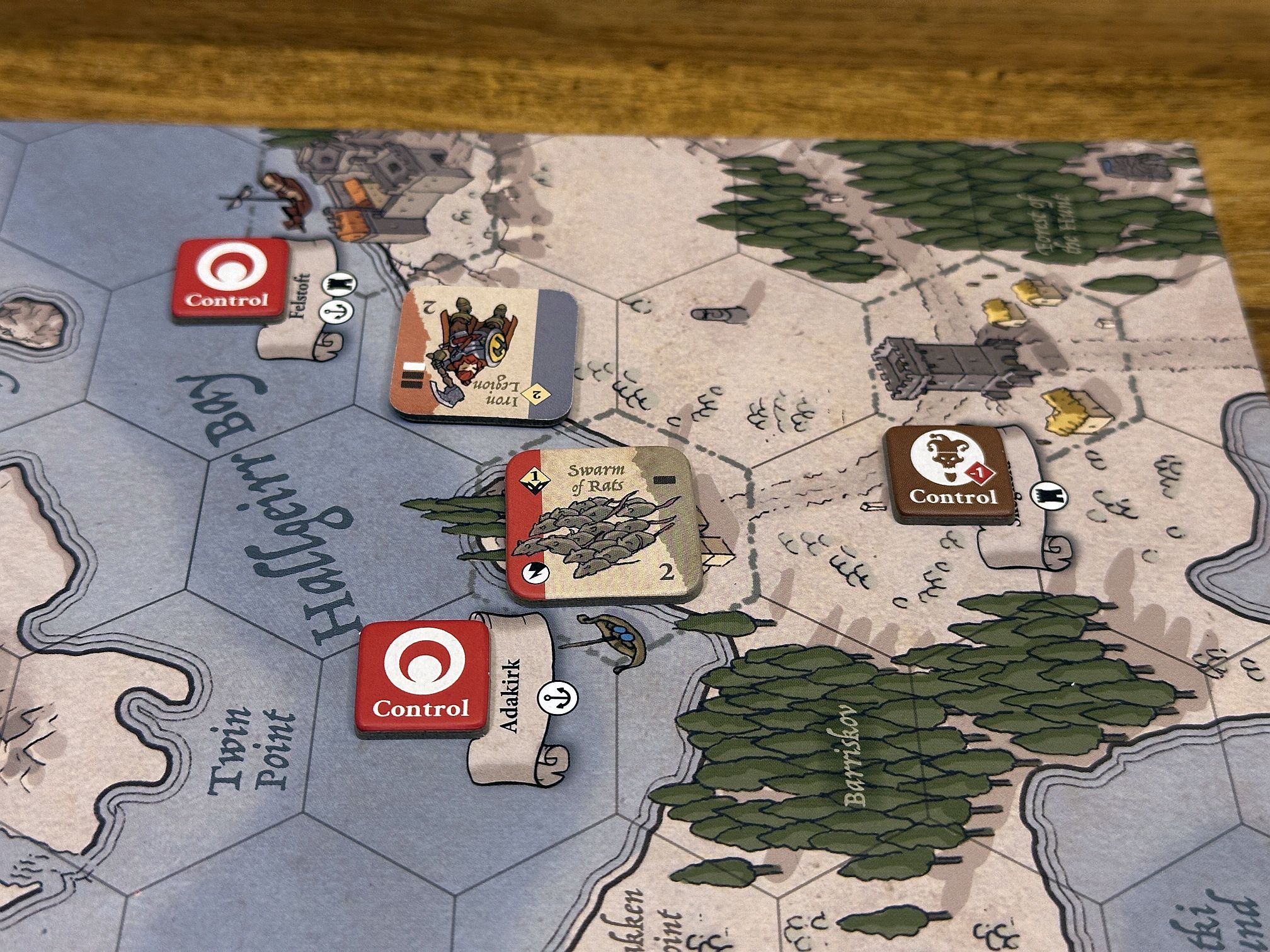Select the Iron Legion unit counter
1270x952 pixels.
click(x=484, y=357)
